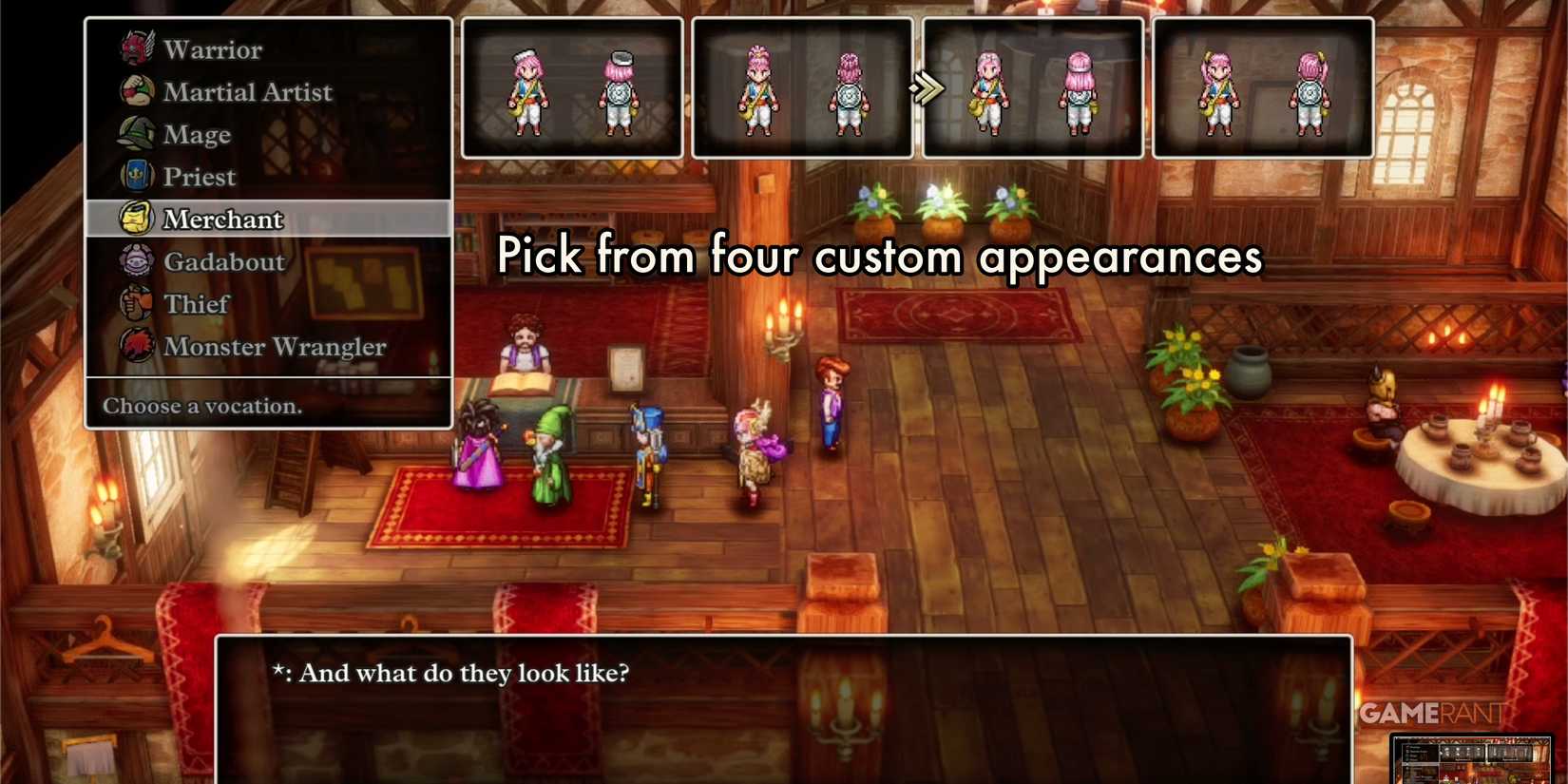Screen dimensions: 1568x784
Task: Select the Mage hat icon
Action: point(137,134)
